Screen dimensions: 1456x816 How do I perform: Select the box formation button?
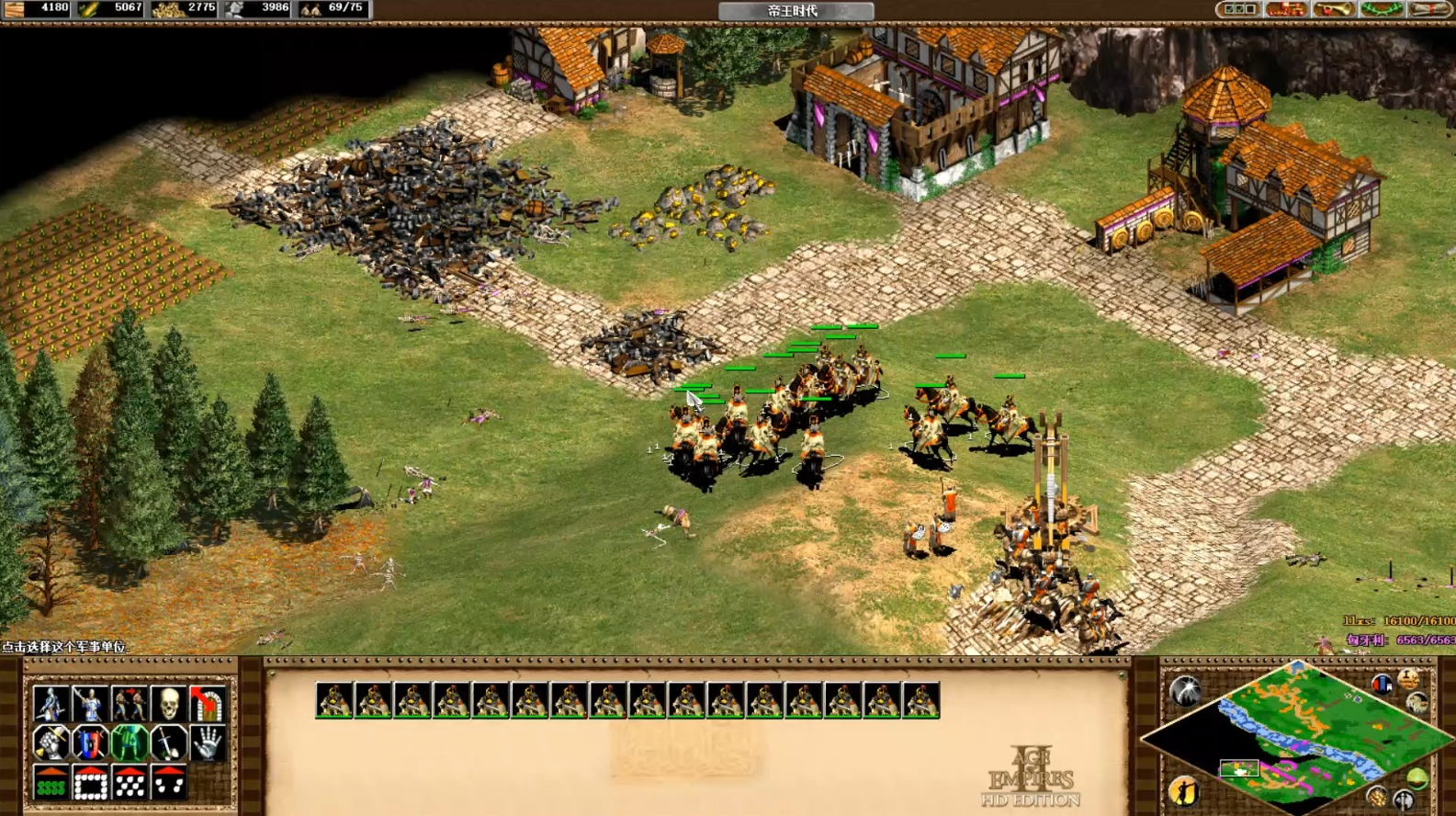90,782
